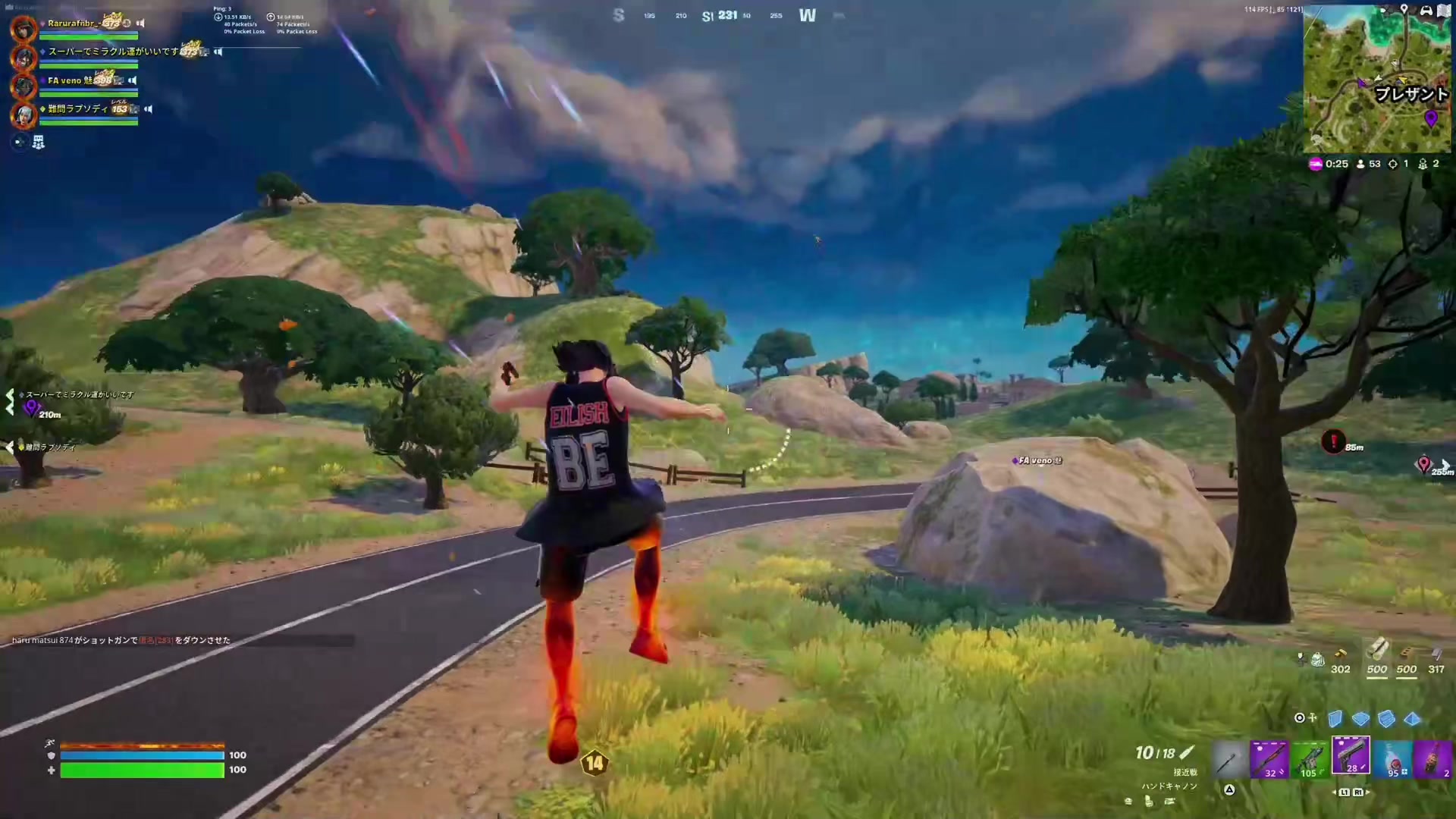This screenshot has height=819, width=1456.
Task: Choose the floor building piece
Action: tap(1361, 718)
